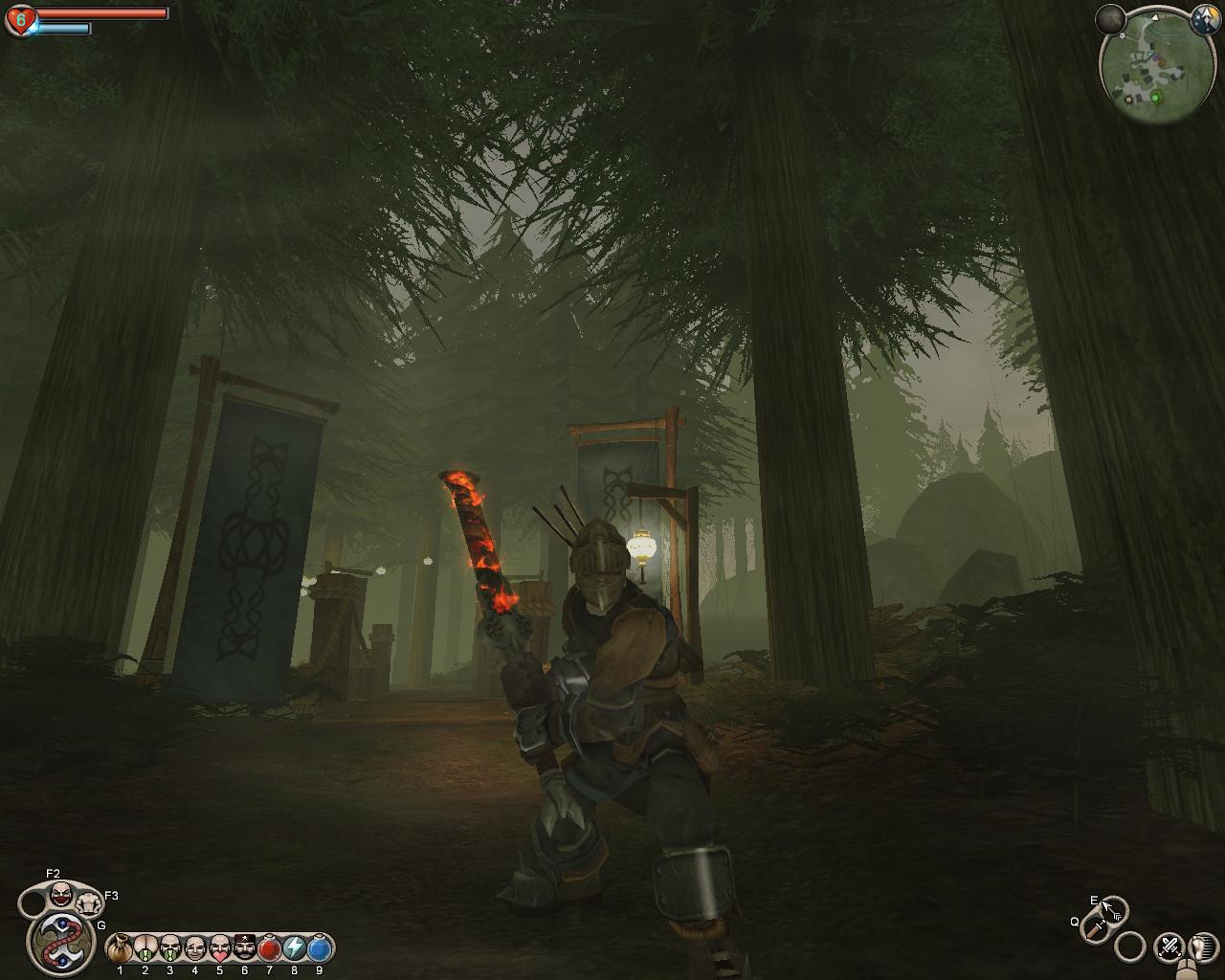
Task: Equip the sword melee weapon icon
Action: pyautogui.click(x=1094, y=926)
